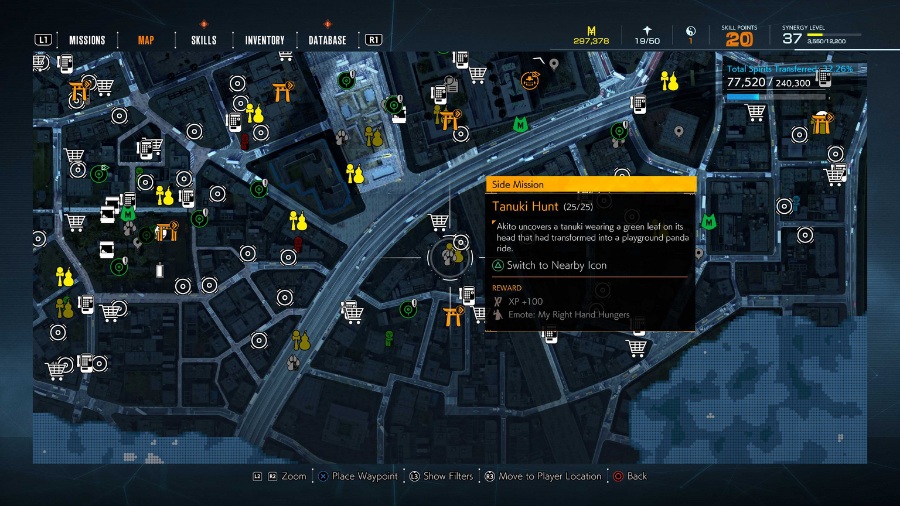
Task: Switch to the Skills tab
Action: pos(204,40)
